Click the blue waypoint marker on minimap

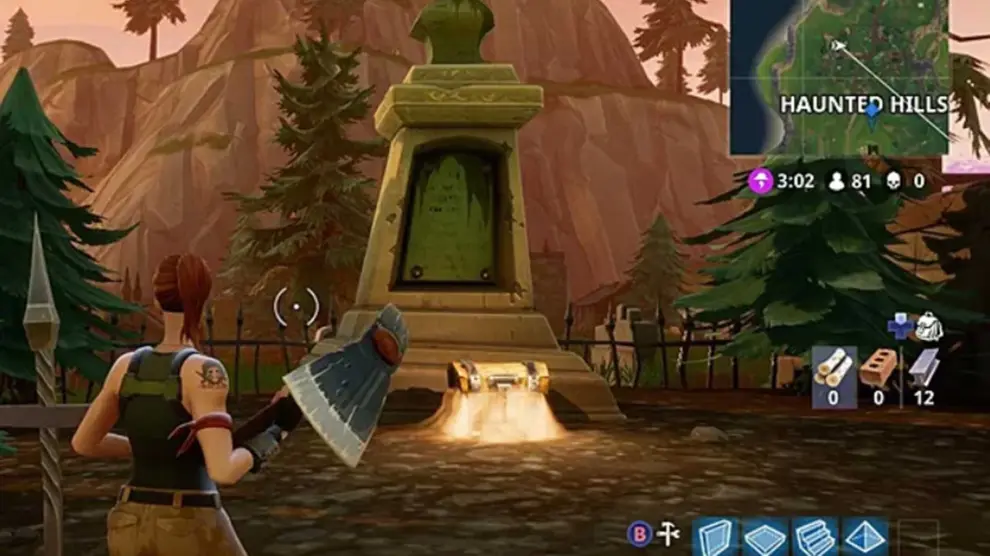872,110
